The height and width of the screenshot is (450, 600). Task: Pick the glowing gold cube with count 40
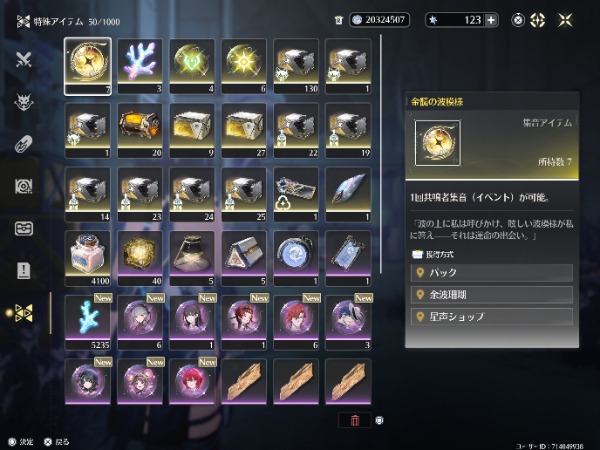[139, 256]
